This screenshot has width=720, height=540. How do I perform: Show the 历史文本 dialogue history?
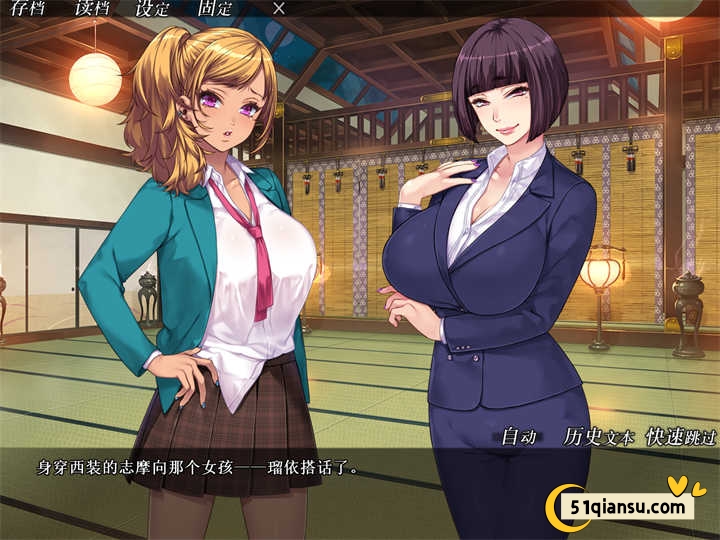point(598,436)
